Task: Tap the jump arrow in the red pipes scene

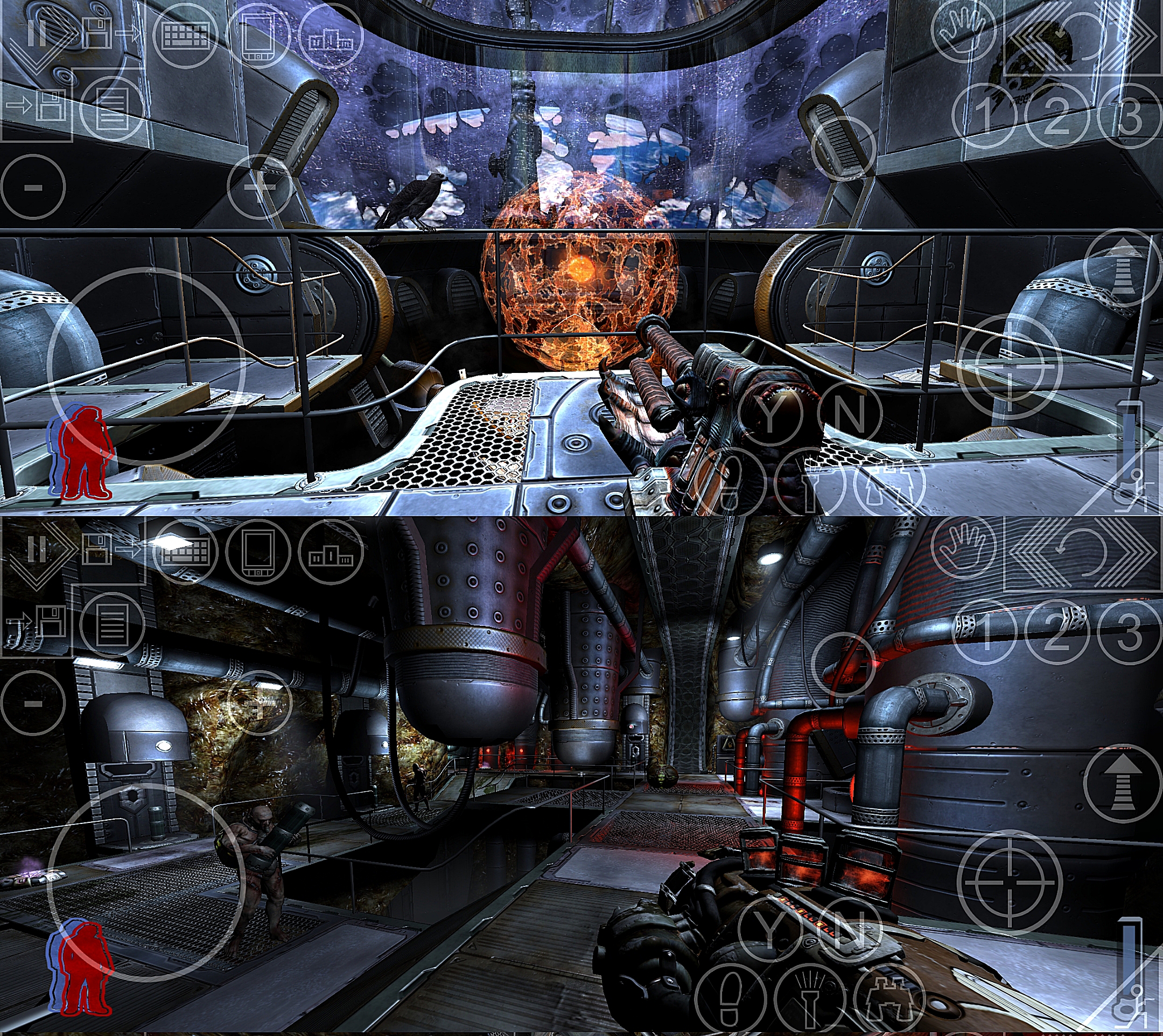Action: (x=1116, y=783)
